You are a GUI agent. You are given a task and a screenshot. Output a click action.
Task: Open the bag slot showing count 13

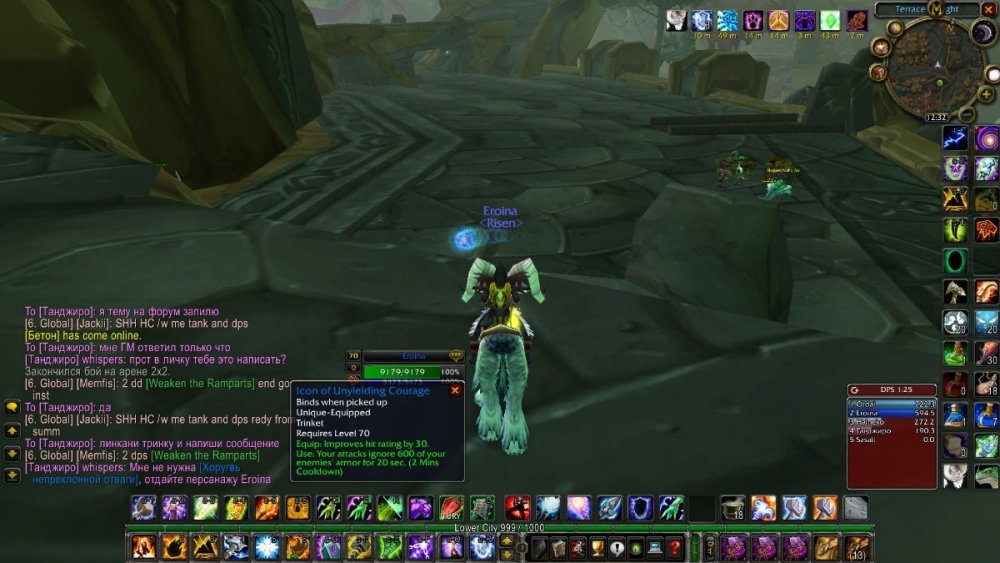coord(857,547)
